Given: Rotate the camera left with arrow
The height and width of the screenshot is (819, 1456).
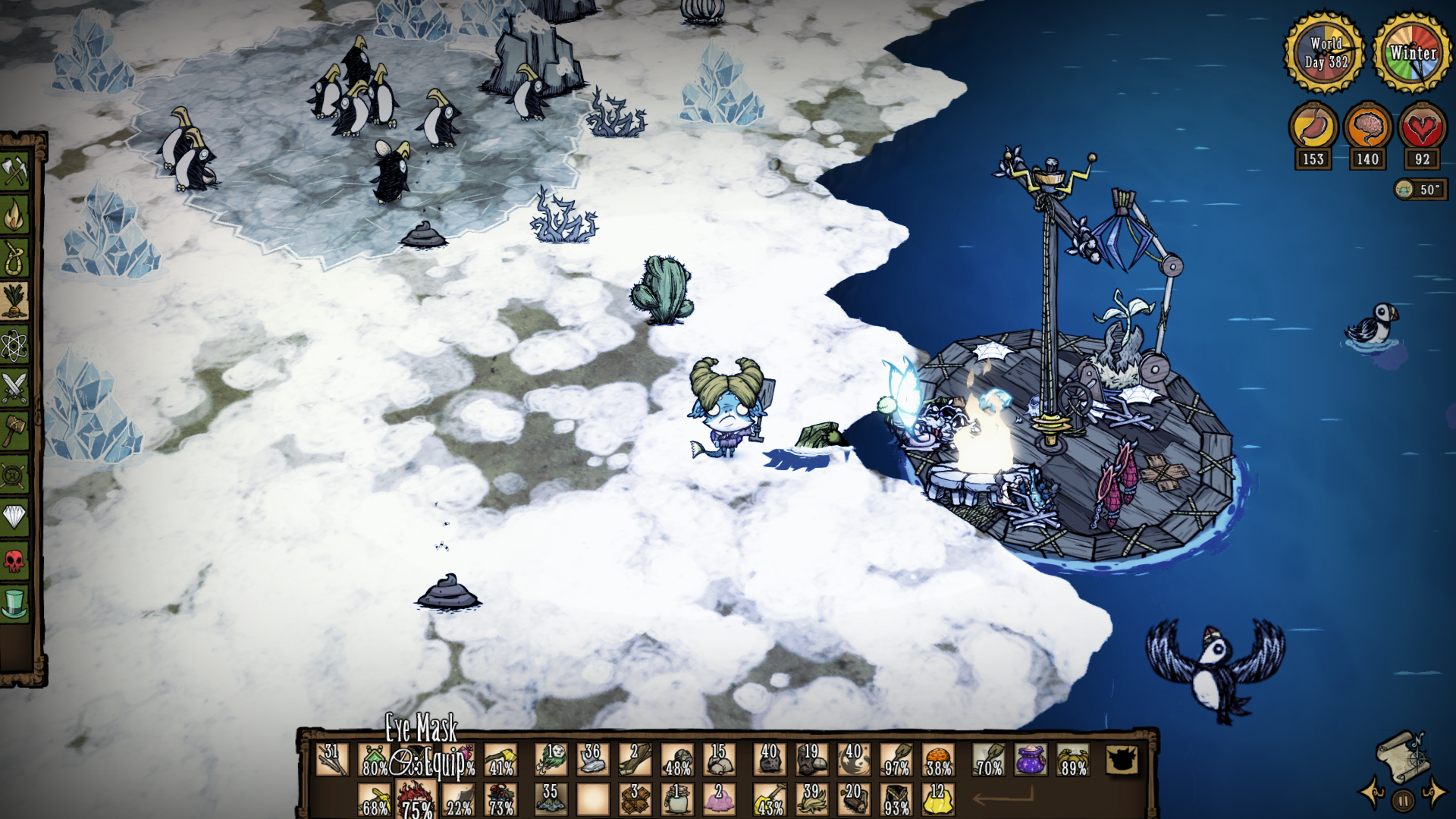Looking at the screenshot, I should pos(1373,793).
